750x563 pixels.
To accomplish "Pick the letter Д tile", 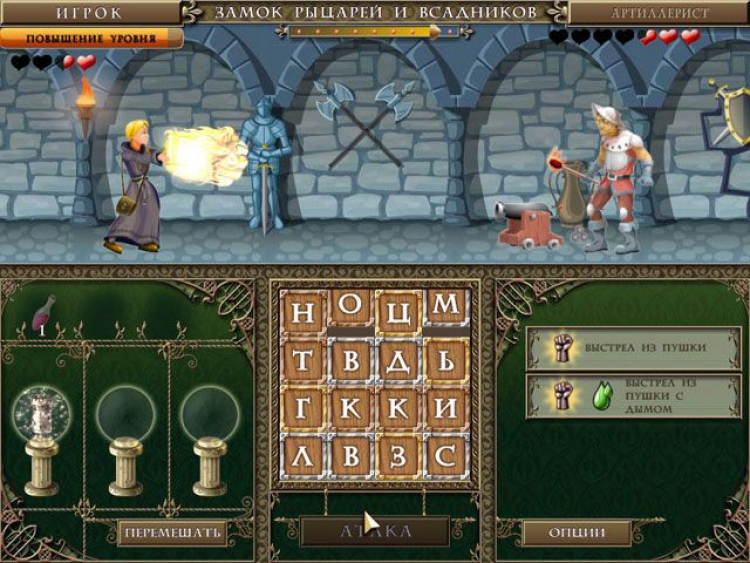I will tap(398, 360).
